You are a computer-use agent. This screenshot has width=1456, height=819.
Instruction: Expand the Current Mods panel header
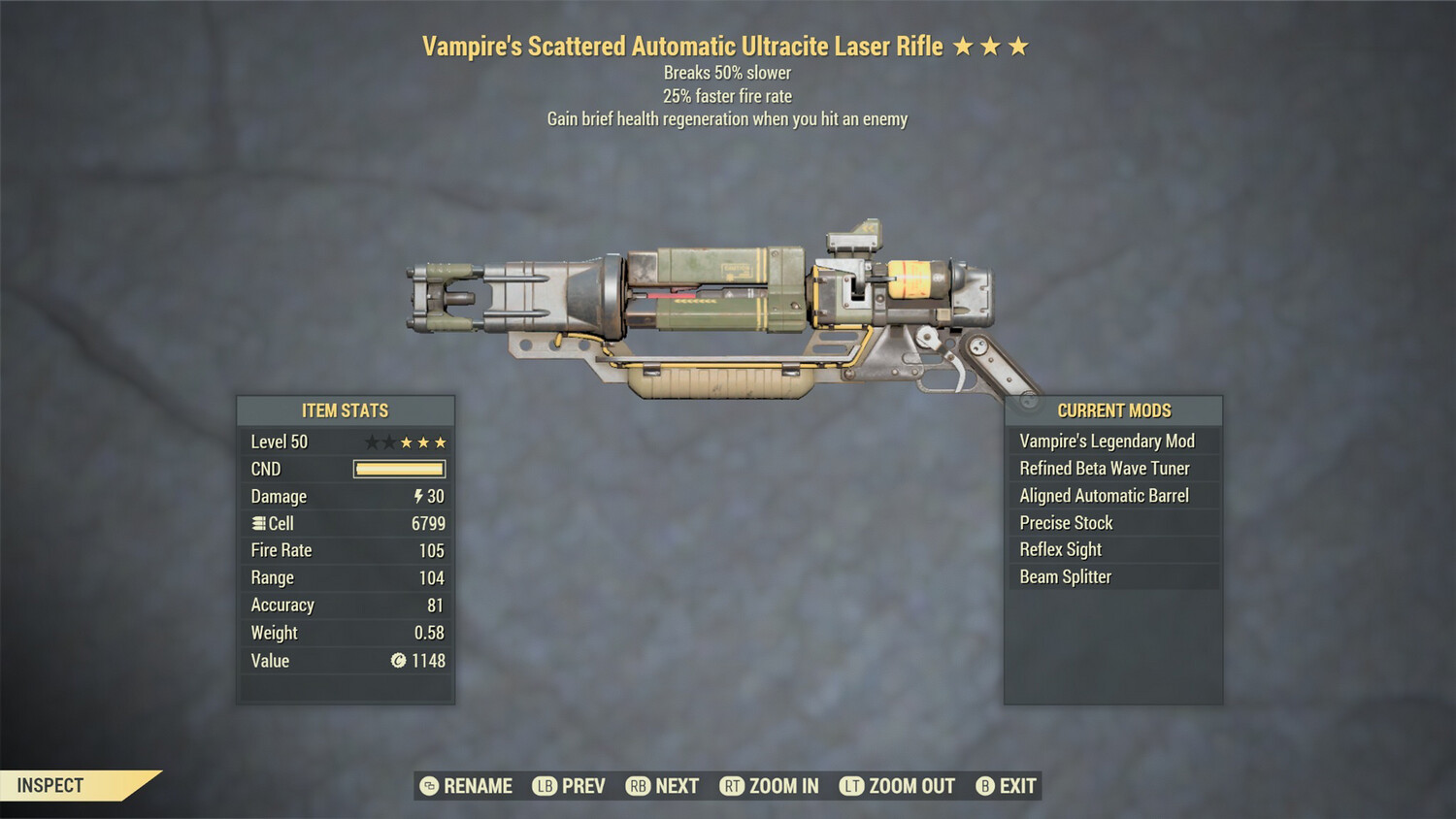tap(1113, 410)
